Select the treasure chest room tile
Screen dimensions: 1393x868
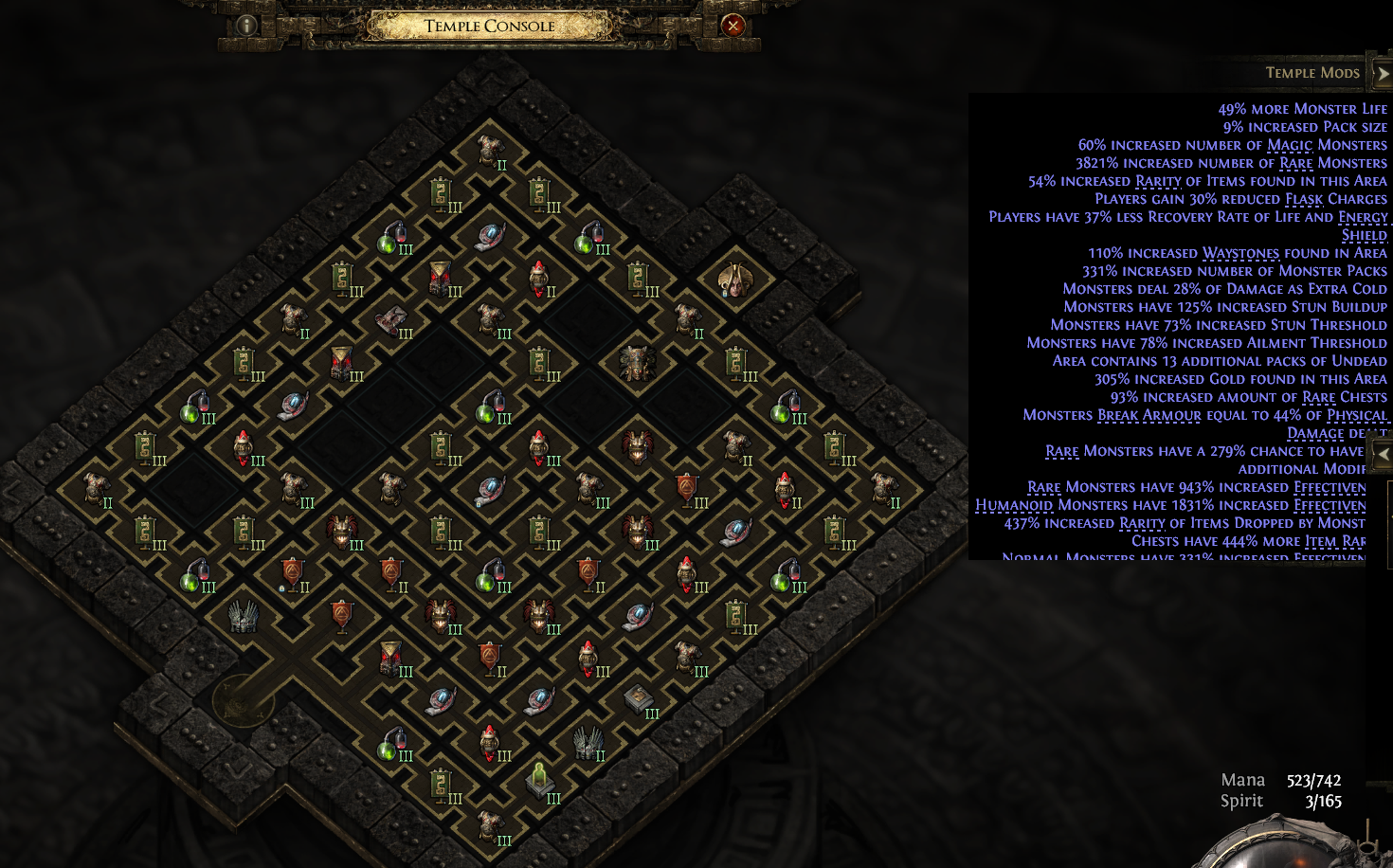pos(638,698)
